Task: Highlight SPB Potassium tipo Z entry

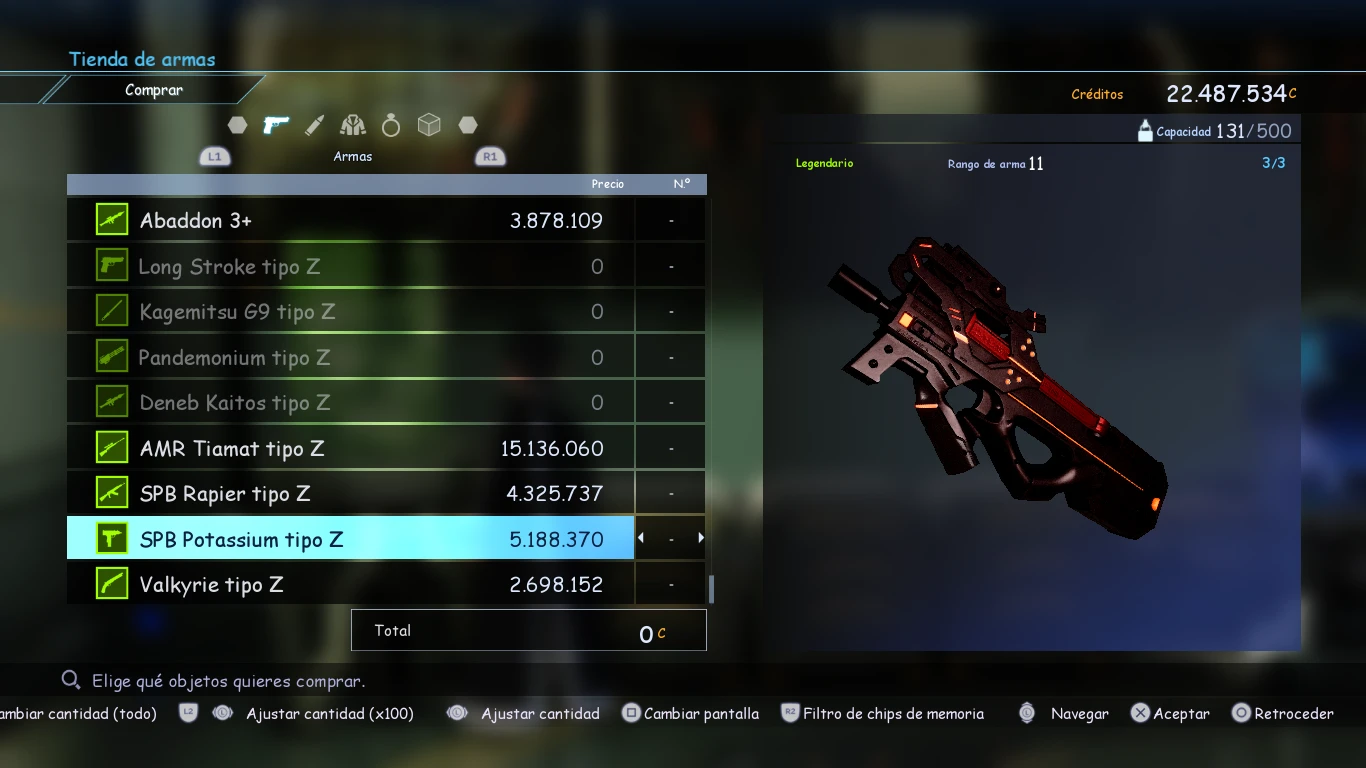Action: pyautogui.click(x=350, y=539)
